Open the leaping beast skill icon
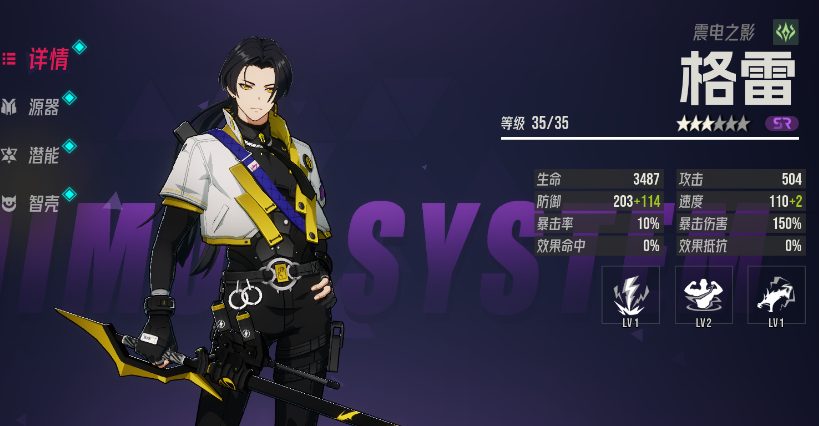 tap(776, 294)
